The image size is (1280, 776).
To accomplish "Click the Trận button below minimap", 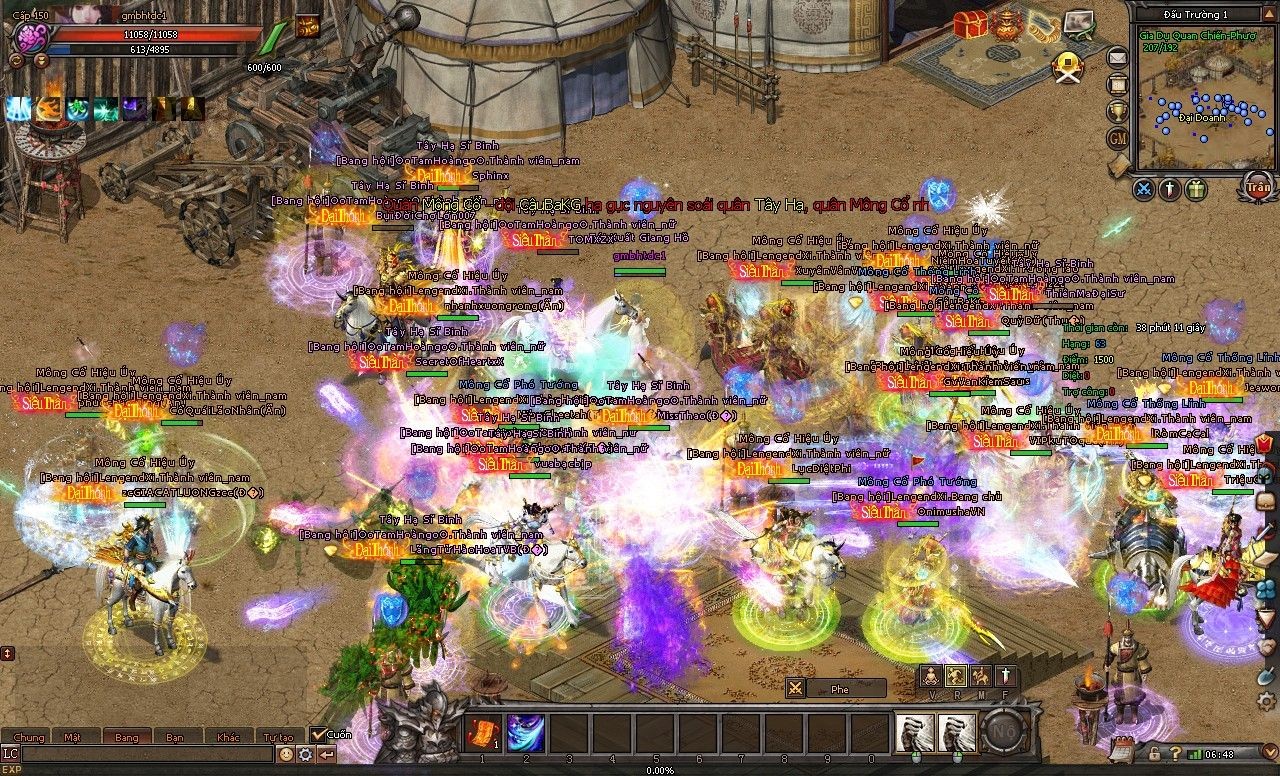I will pos(1257,186).
